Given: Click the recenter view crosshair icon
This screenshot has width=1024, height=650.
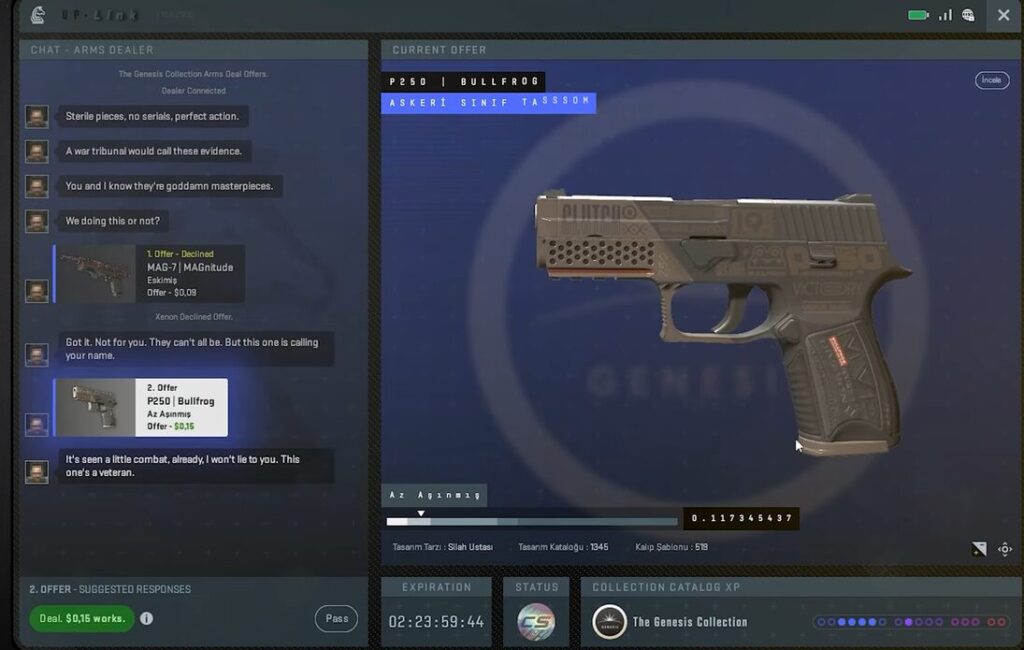Looking at the screenshot, I should (1005, 549).
